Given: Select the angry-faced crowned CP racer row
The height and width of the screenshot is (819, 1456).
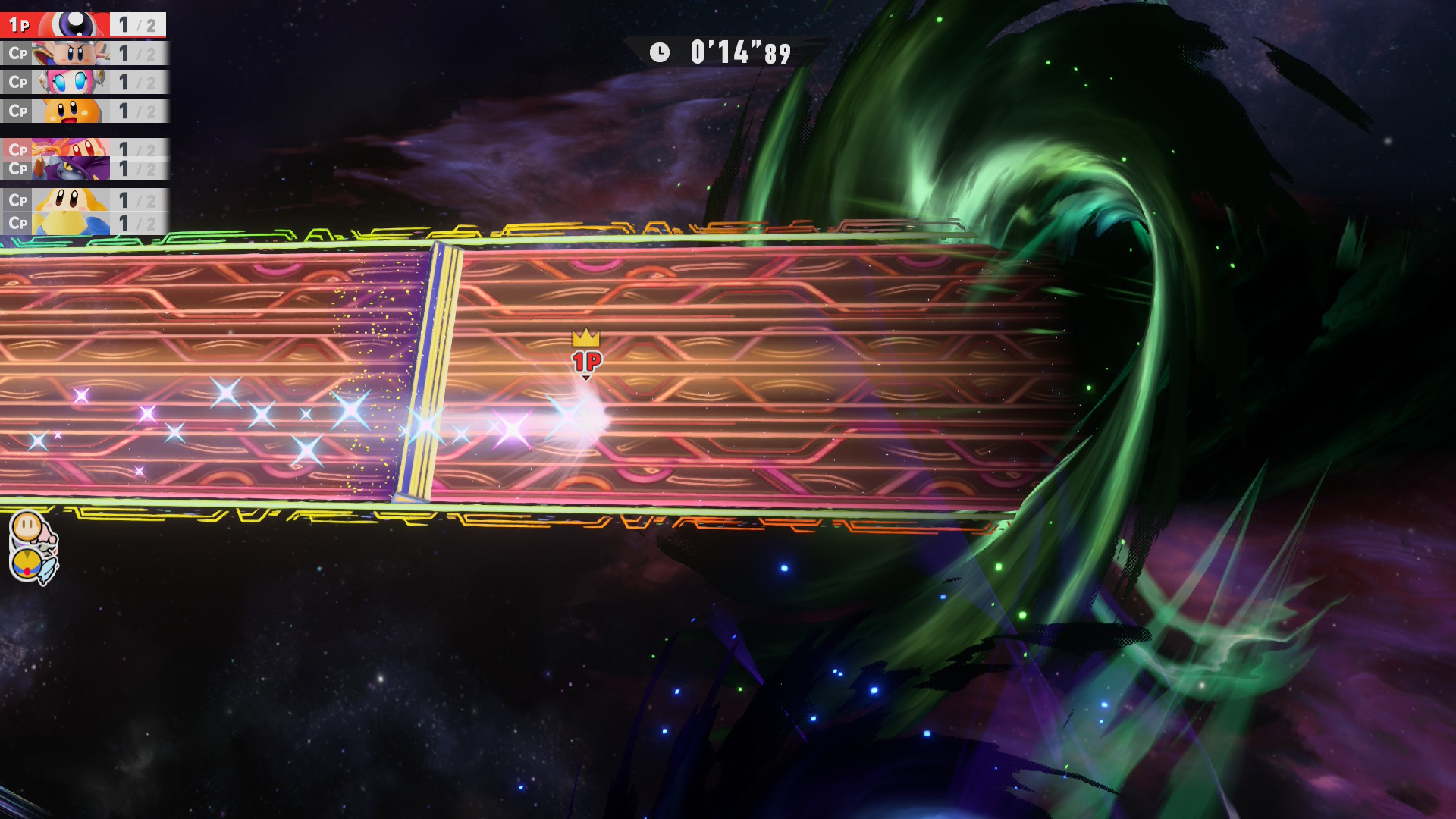Looking at the screenshot, I should click(x=83, y=54).
